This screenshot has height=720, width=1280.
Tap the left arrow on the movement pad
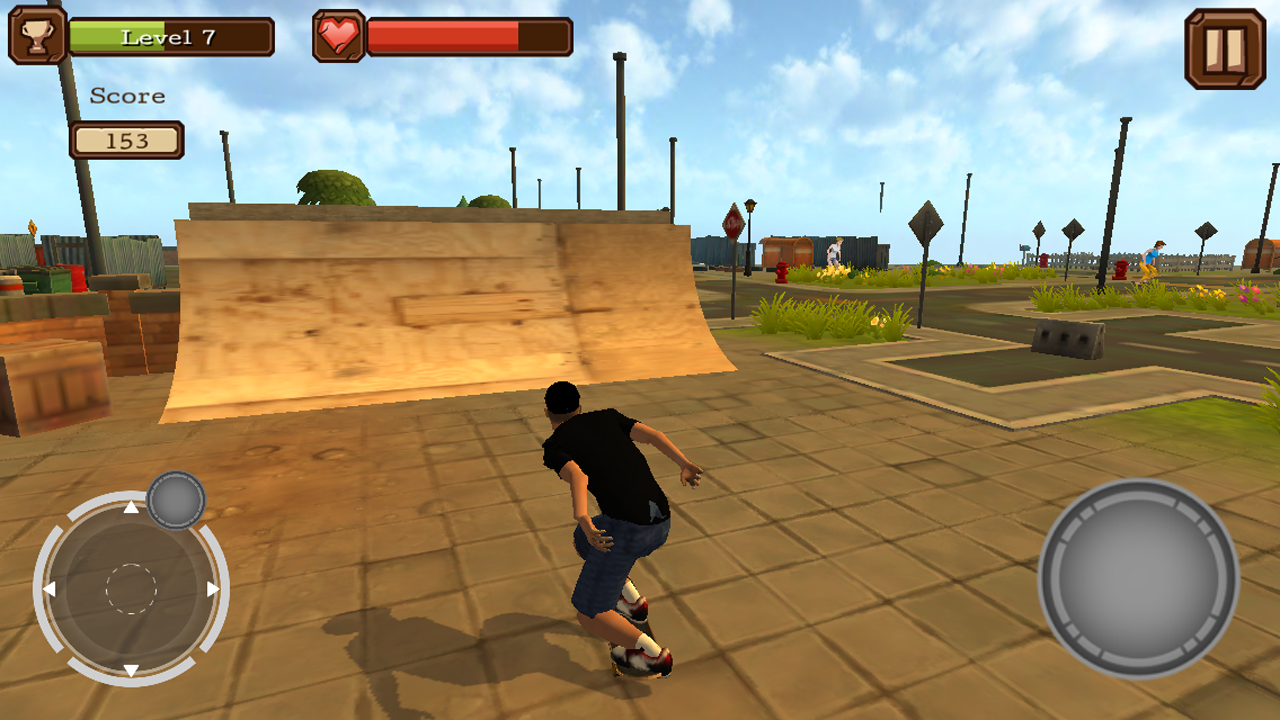tap(50, 588)
